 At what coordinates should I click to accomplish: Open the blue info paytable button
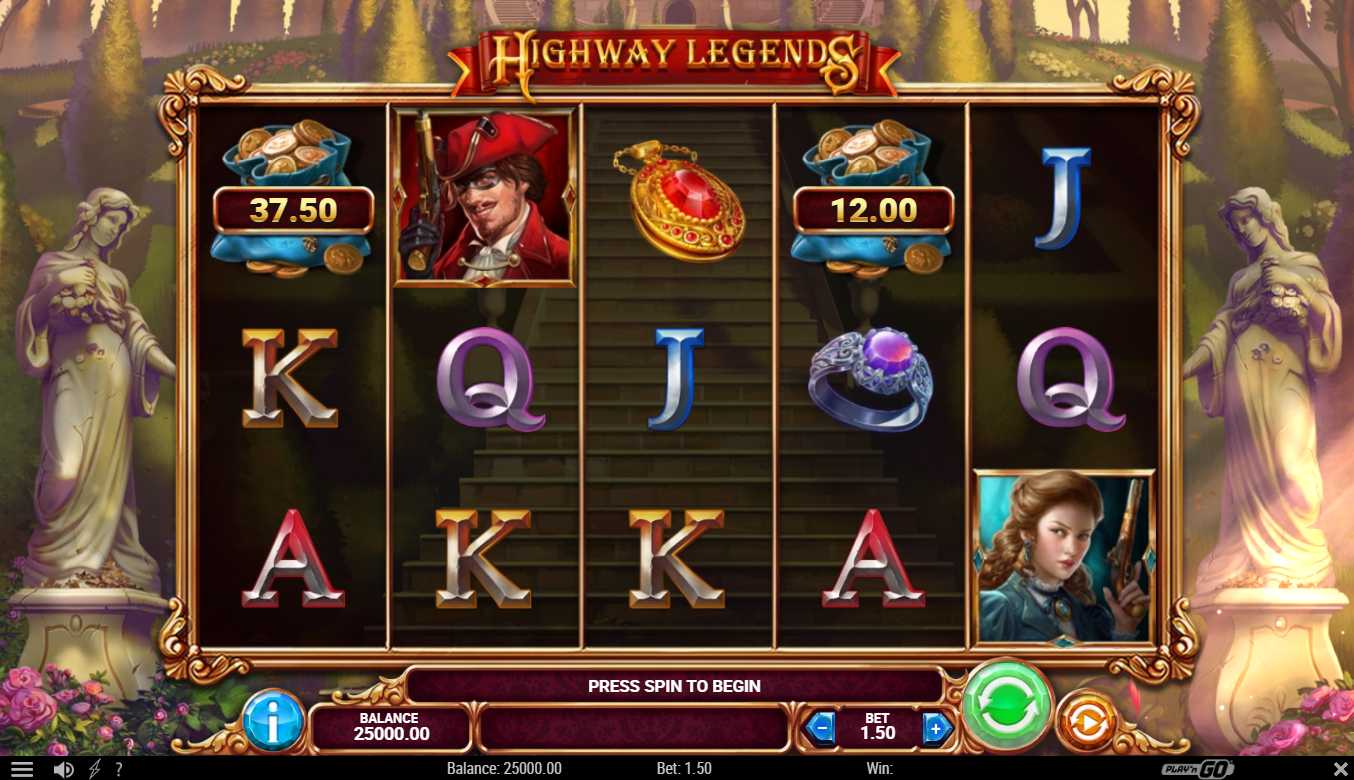tap(273, 720)
